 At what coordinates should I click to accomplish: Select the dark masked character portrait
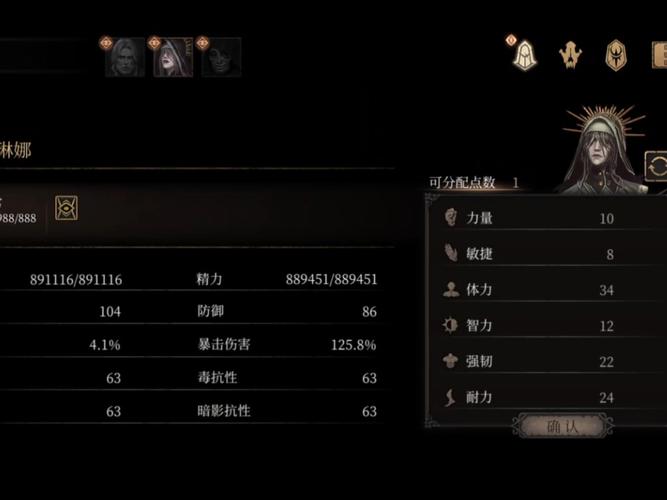pyautogui.click(x=221, y=58)
